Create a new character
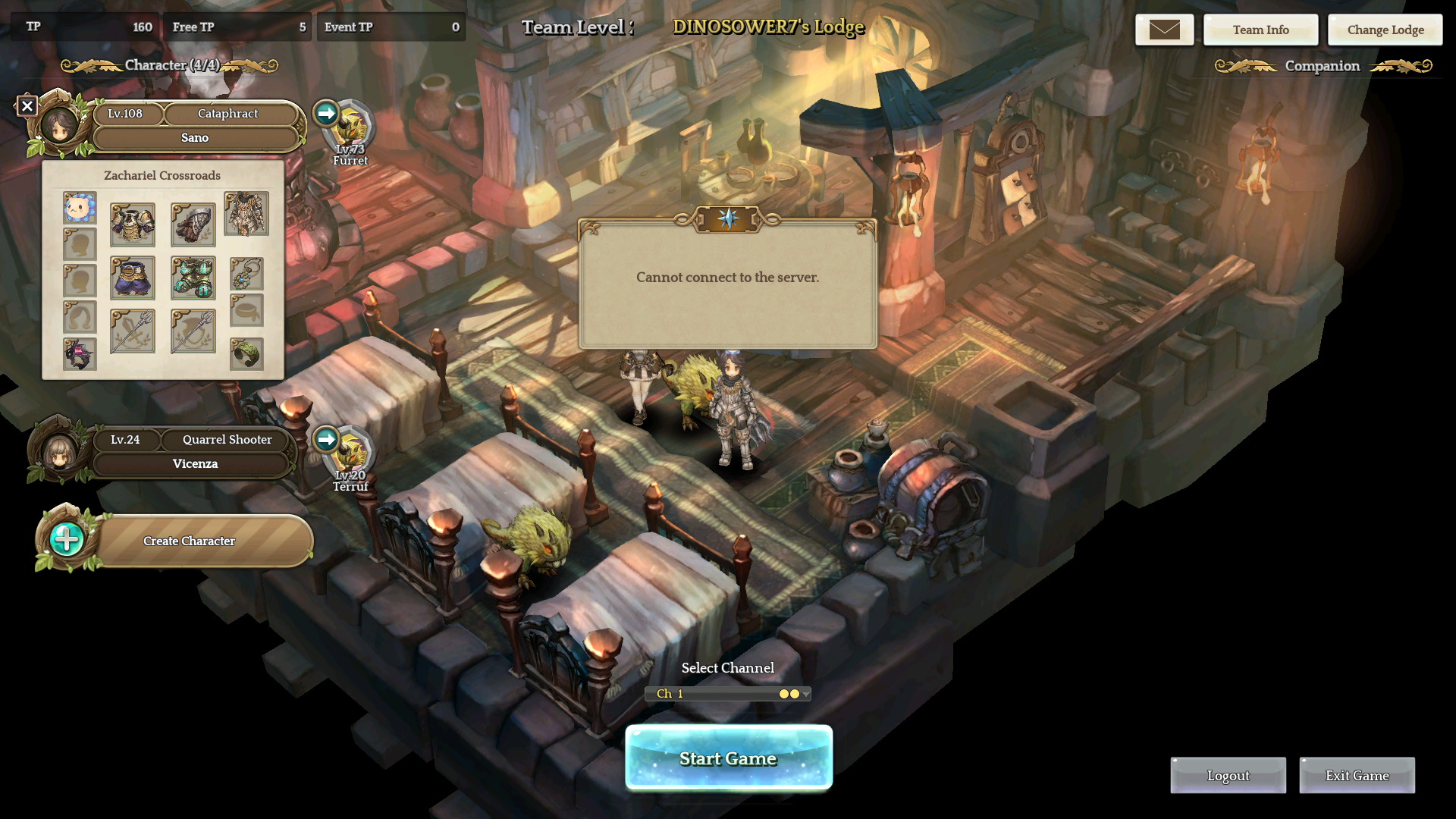This screenshot has height=819, width=1456. click(x=189, y=541)
